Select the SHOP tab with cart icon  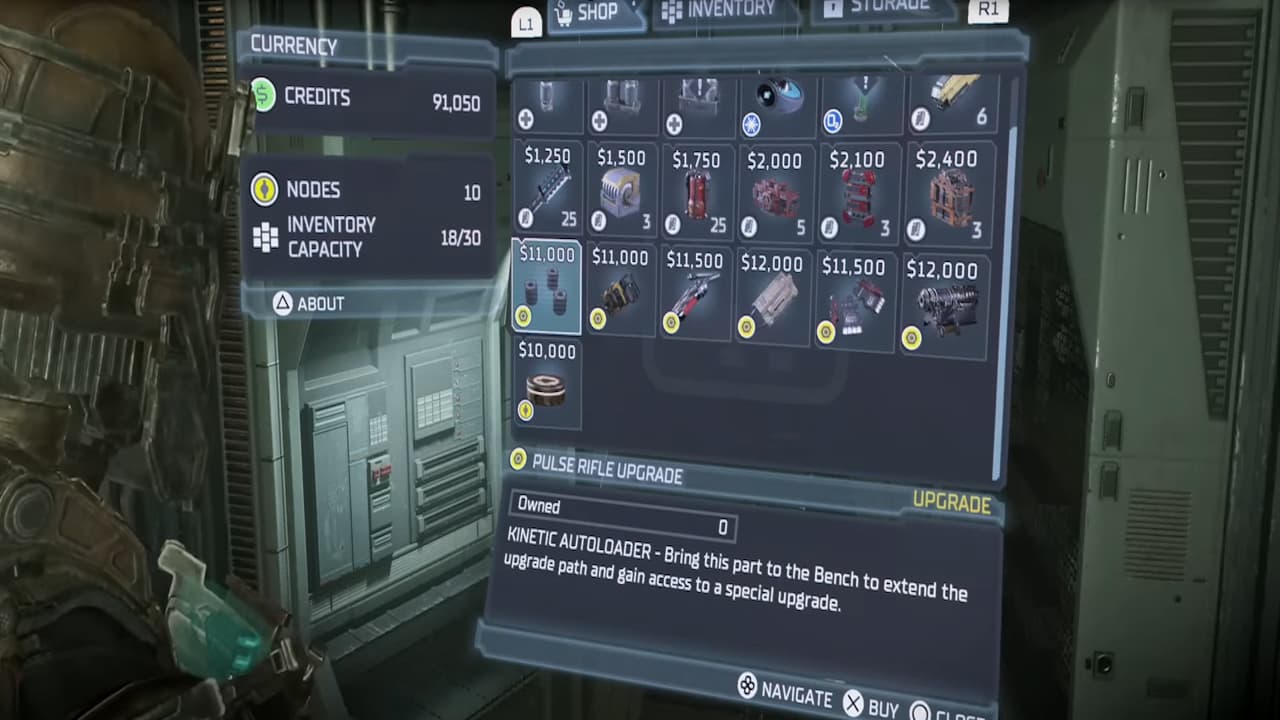589,13
